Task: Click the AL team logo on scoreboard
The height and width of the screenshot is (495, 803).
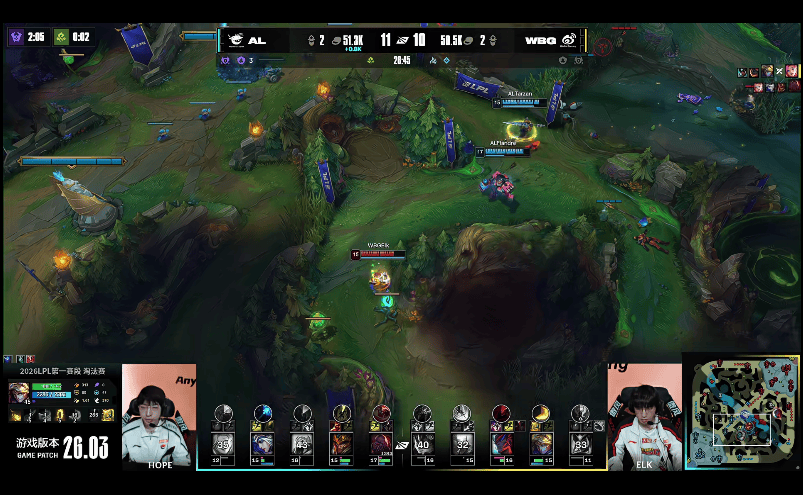Action: coord(236,40)
